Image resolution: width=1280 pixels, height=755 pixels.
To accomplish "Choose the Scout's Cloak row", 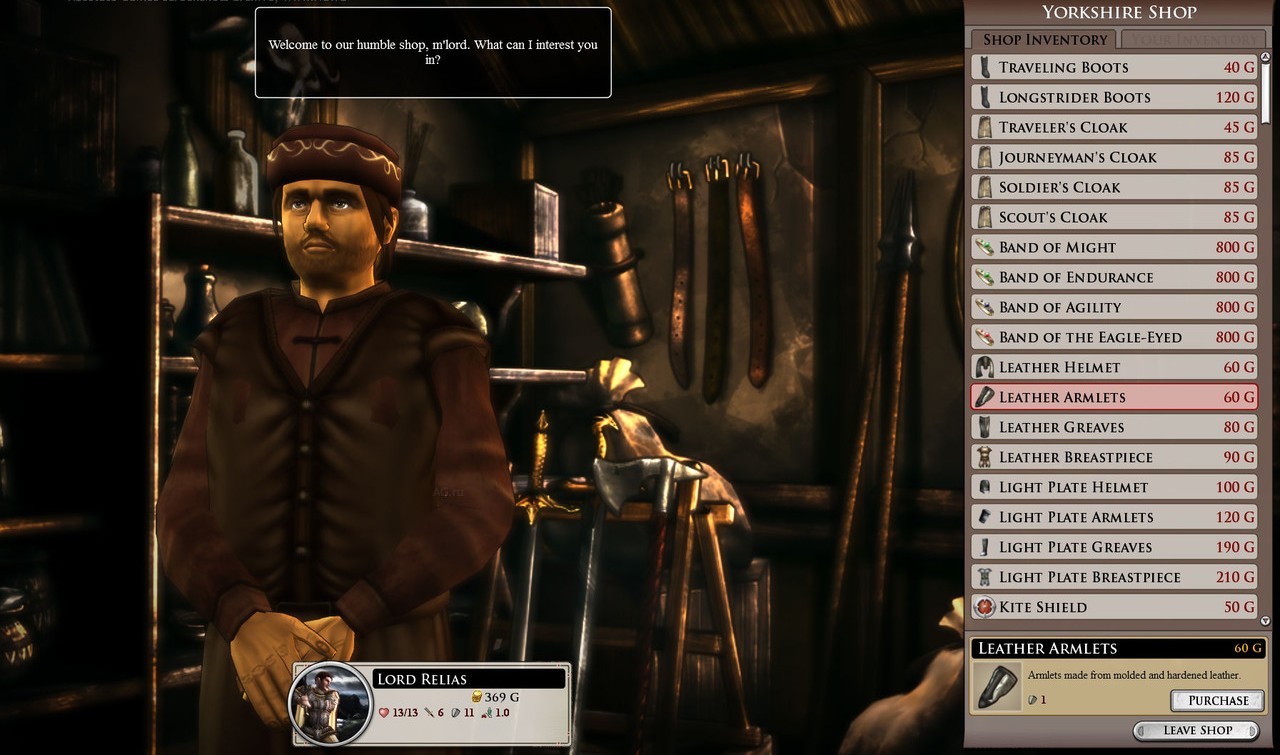I will pos(1114,217).
